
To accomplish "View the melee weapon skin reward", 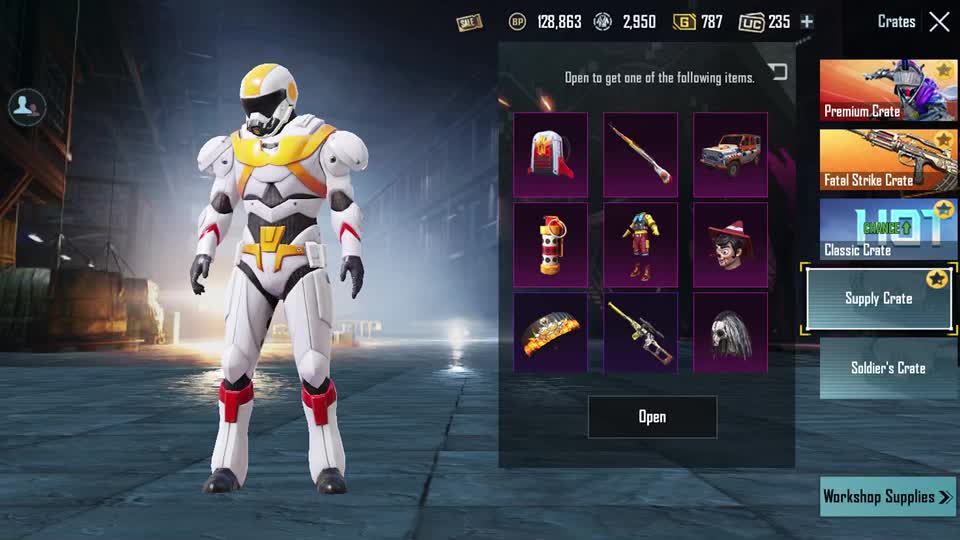I will pyautogui.click(x=640, y=154).
